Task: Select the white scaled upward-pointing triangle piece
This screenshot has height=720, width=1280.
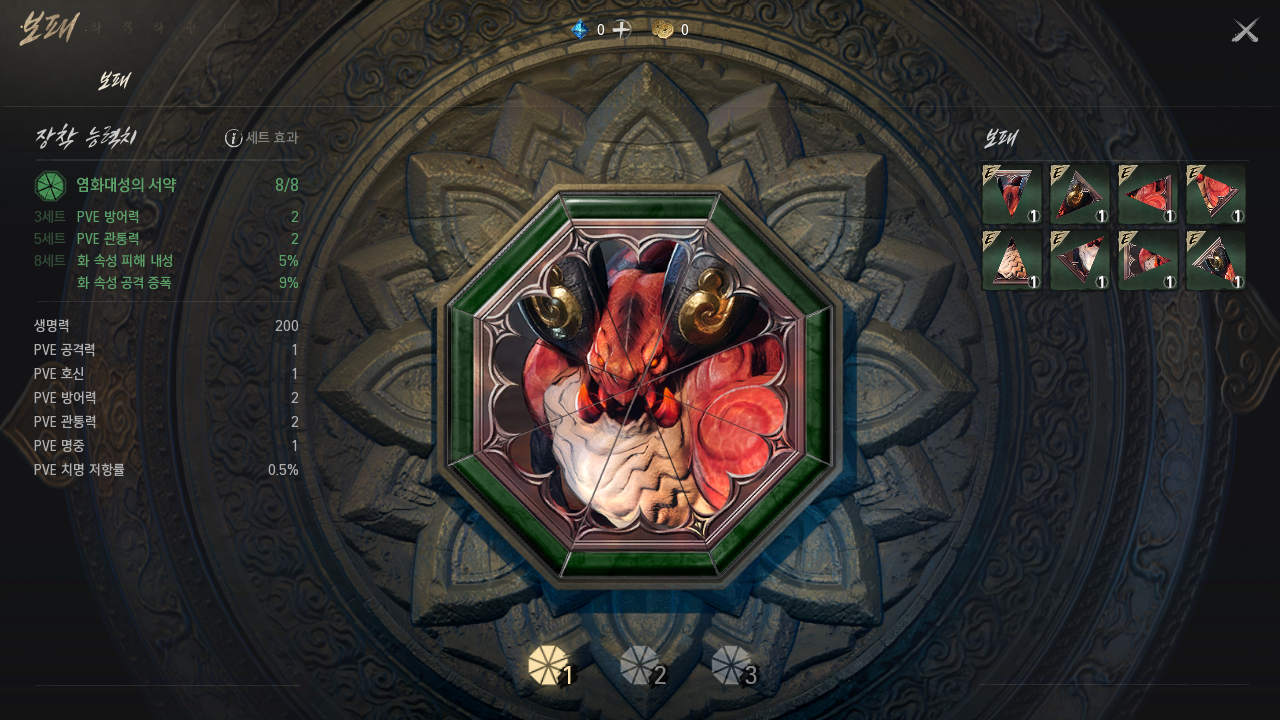Action: pos(1012,260)
